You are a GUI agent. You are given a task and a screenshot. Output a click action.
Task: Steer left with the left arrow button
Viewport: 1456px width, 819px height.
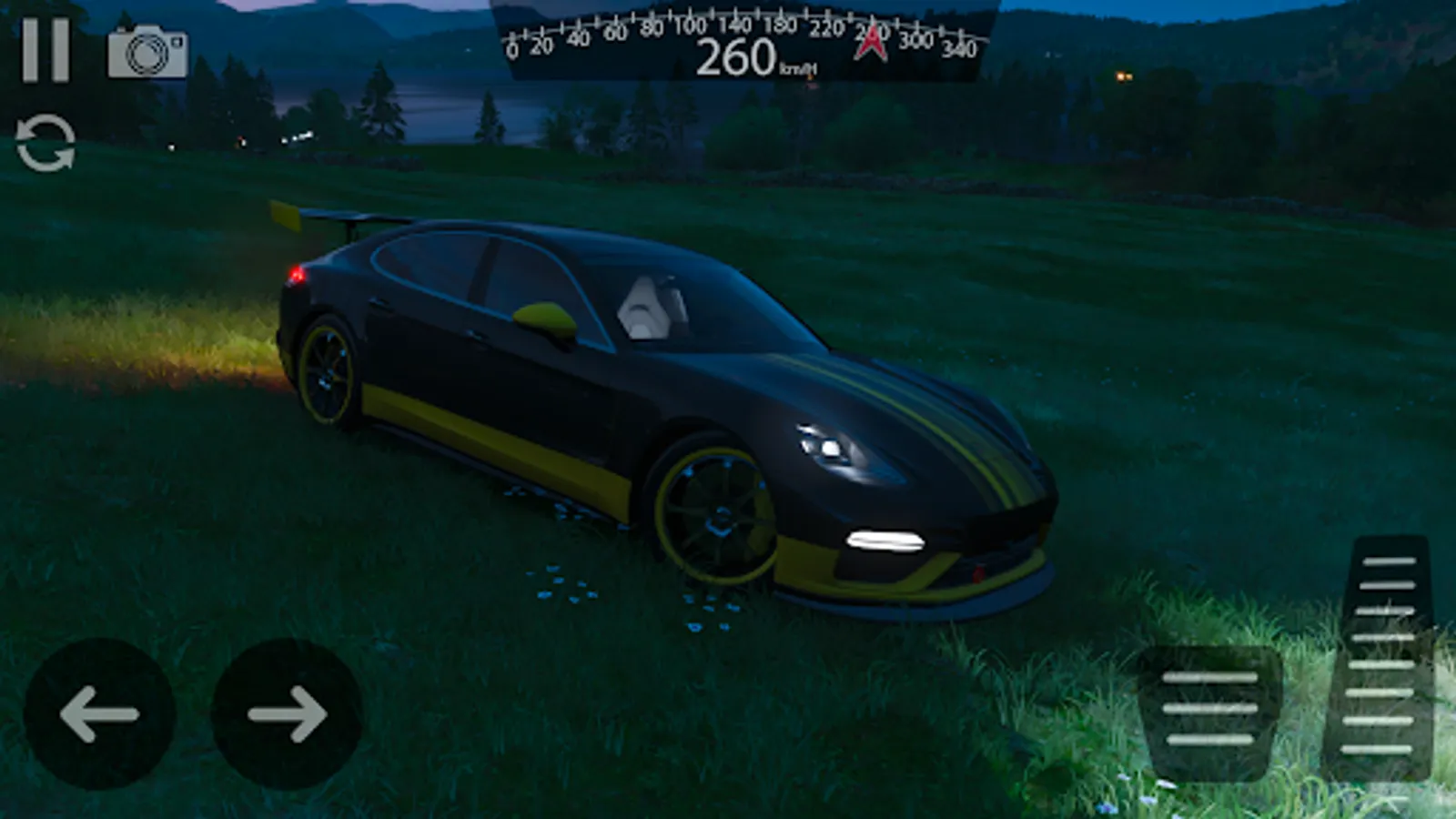click(99, 713)
